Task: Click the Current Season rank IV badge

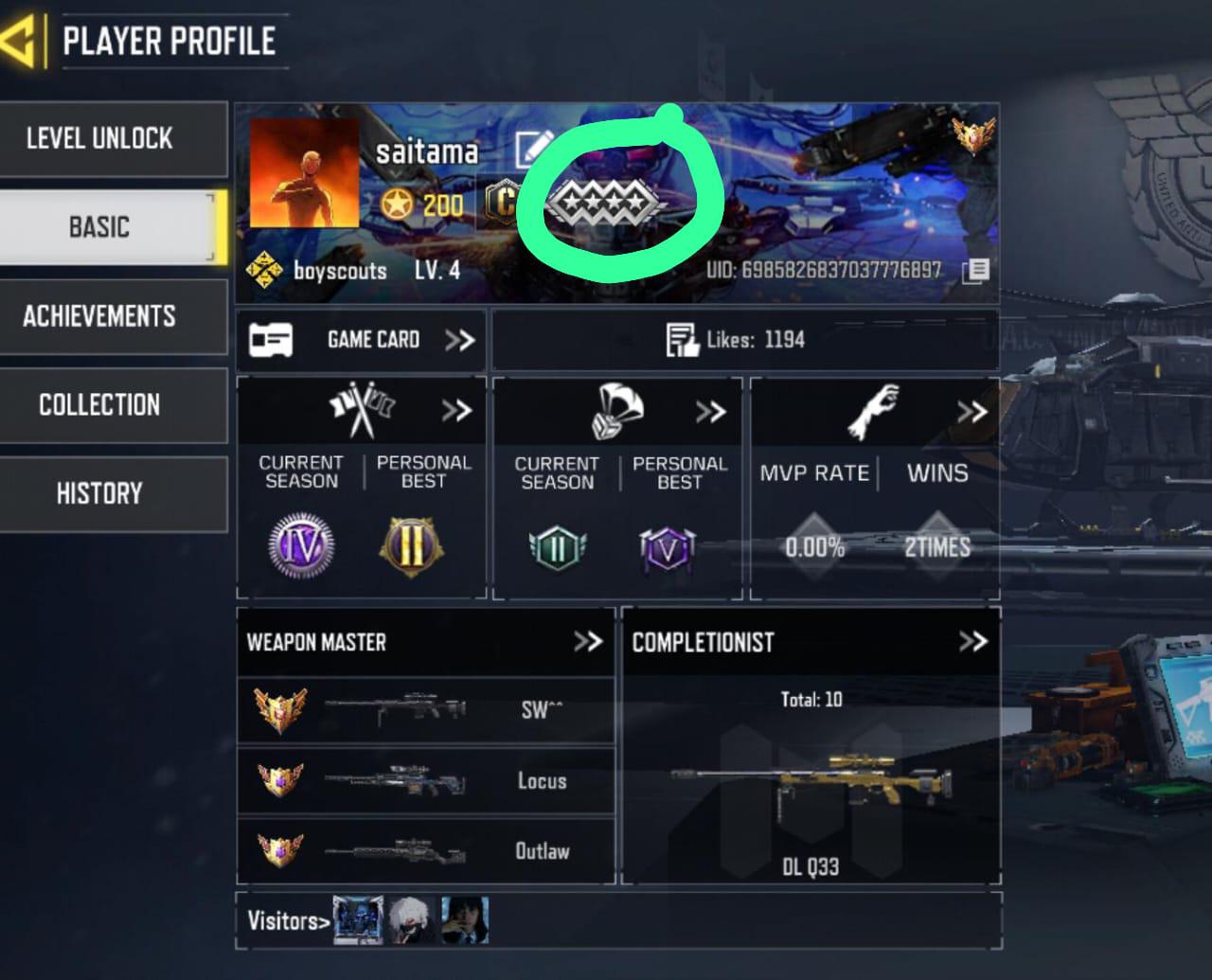Action: click(299, 546)
